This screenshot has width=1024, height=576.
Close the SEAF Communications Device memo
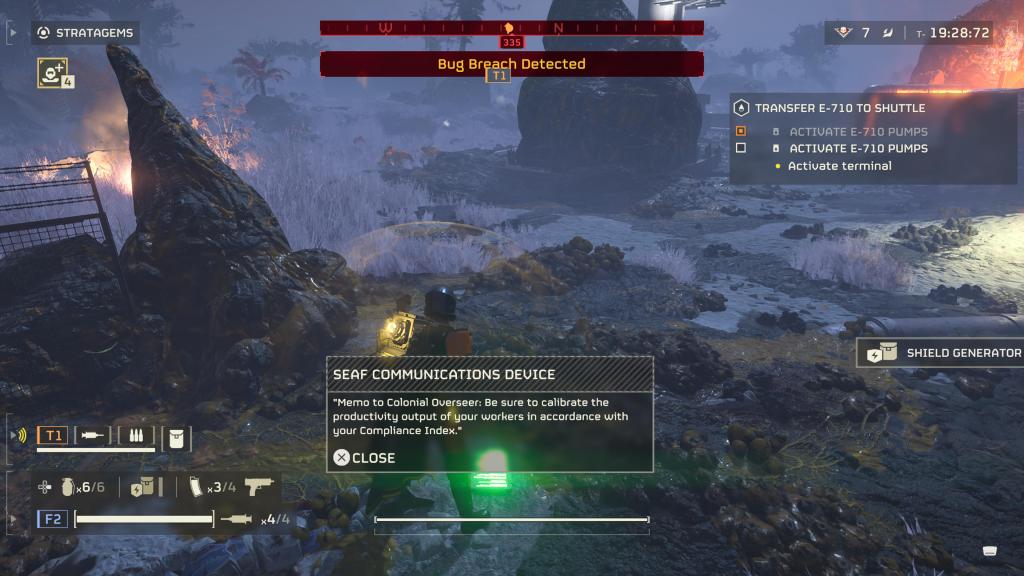point(365,458)
